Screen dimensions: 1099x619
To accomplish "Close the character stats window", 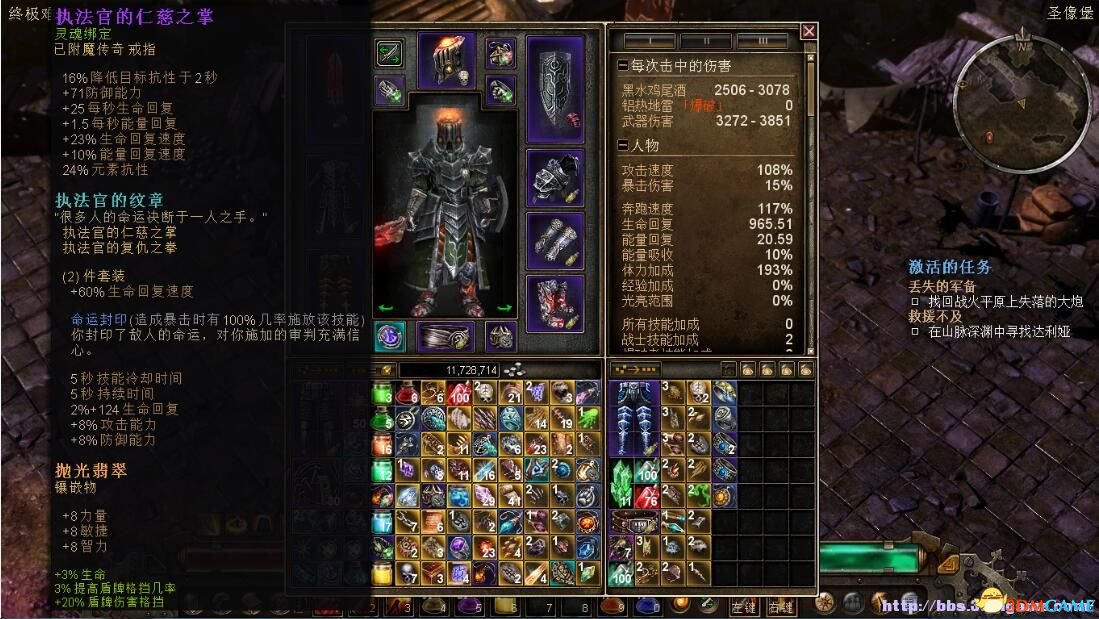I will click(808, 32).
